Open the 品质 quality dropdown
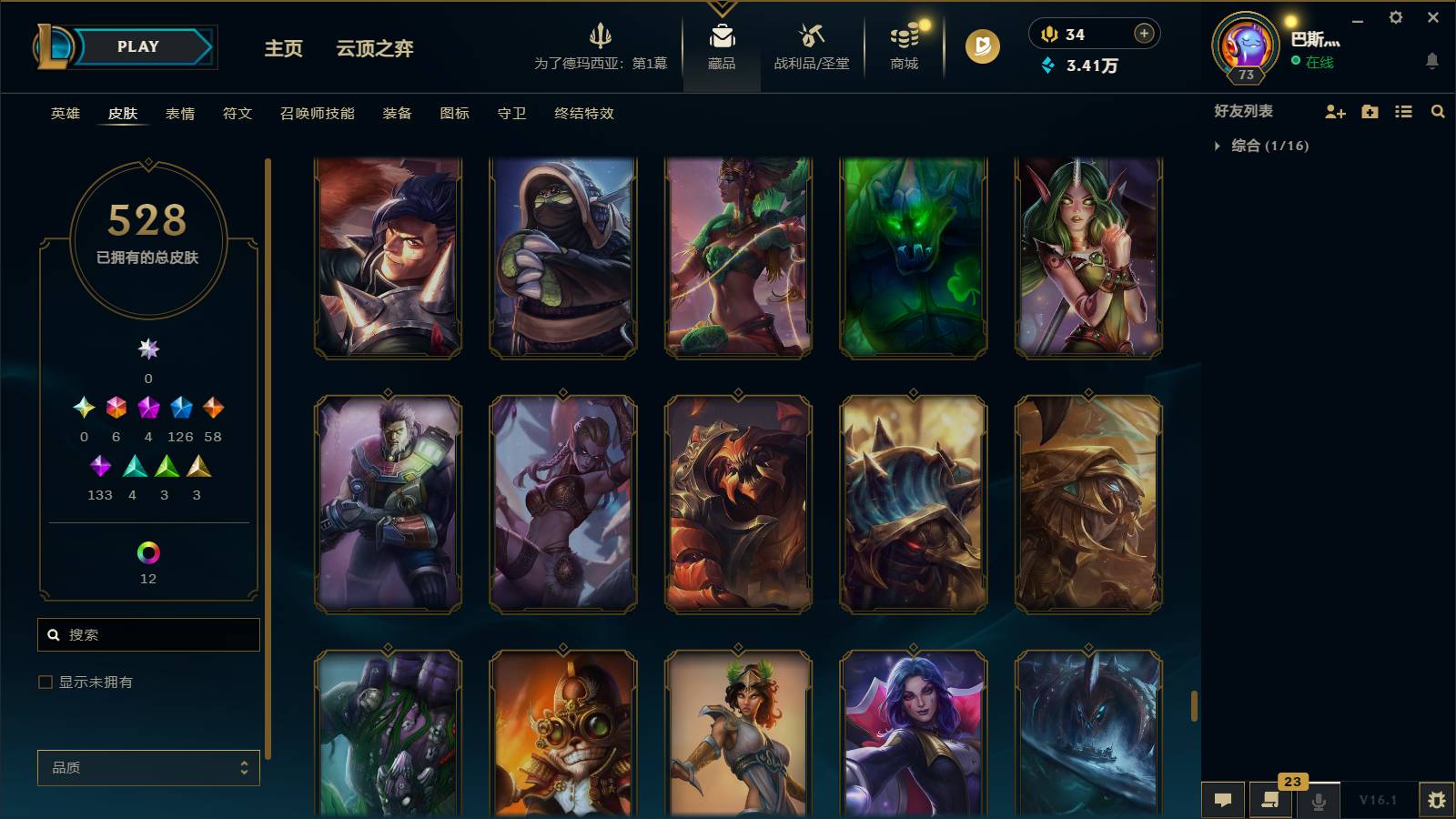Screen dimensions: 1456x819 coord(148,768)
